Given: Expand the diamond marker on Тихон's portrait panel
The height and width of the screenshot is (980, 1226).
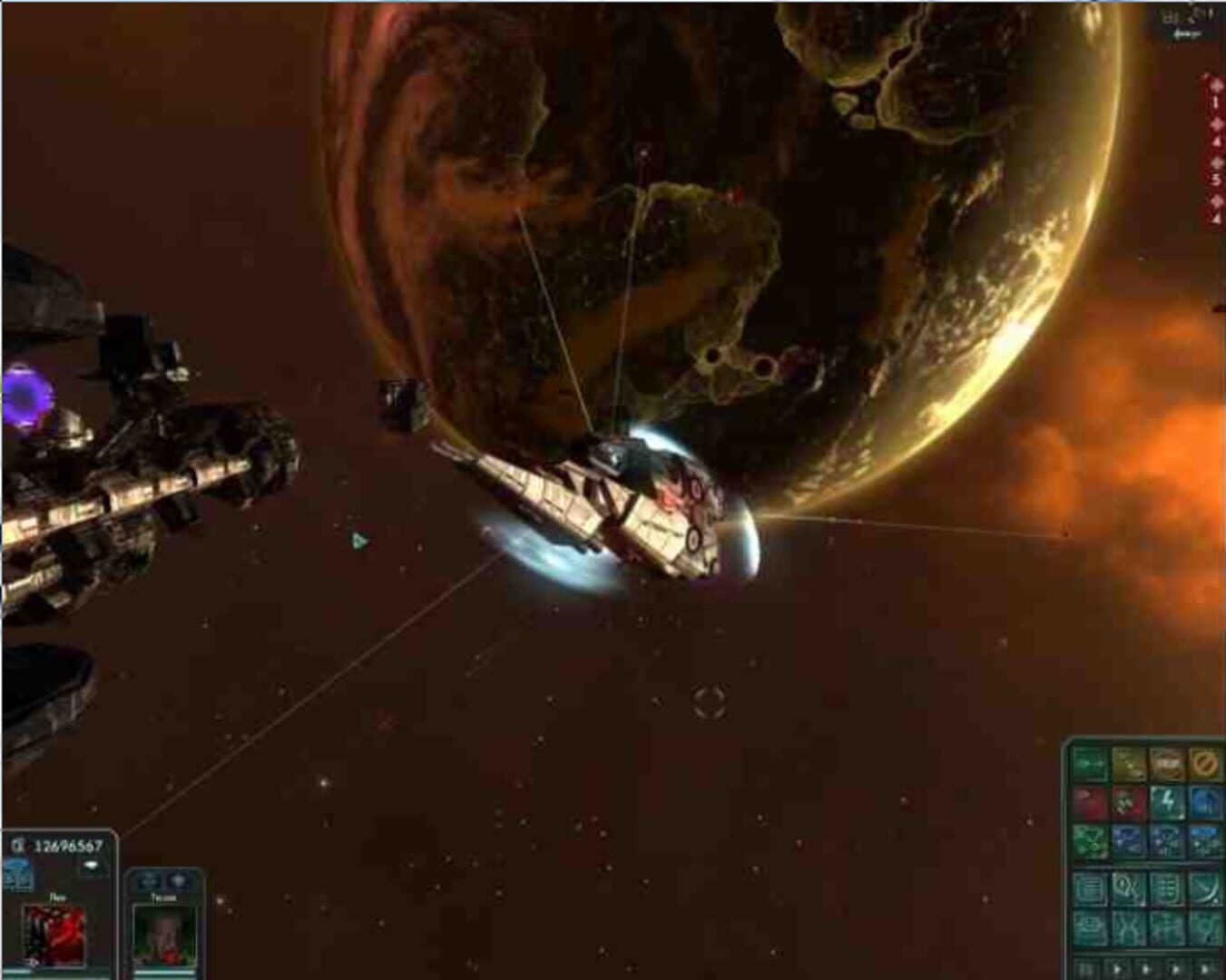Looking at the screenshot, I should click(x=177, y=880).
